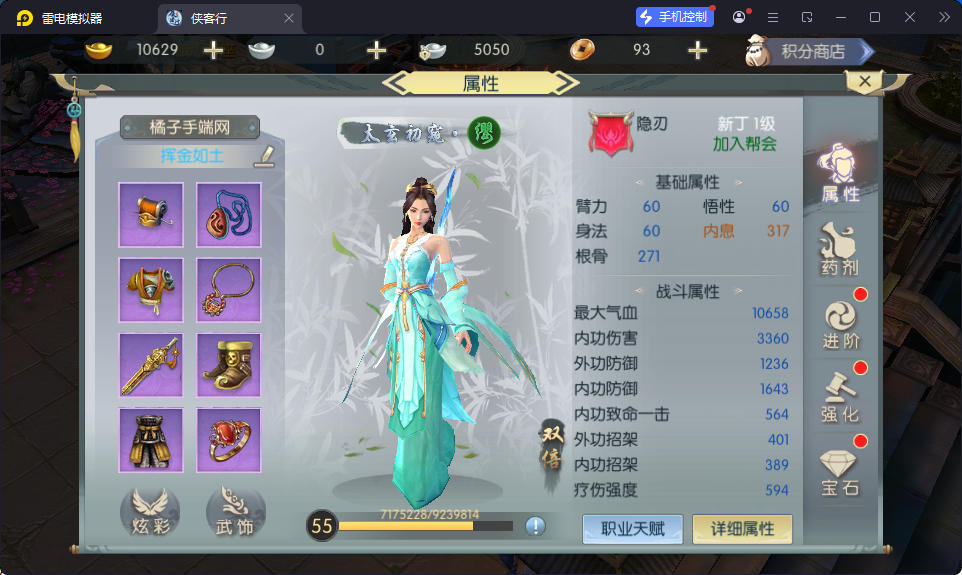The width and height of the screenshot is (962, 575).
Task: Close the 属性 attributes panel
Action: click(864, 82)
